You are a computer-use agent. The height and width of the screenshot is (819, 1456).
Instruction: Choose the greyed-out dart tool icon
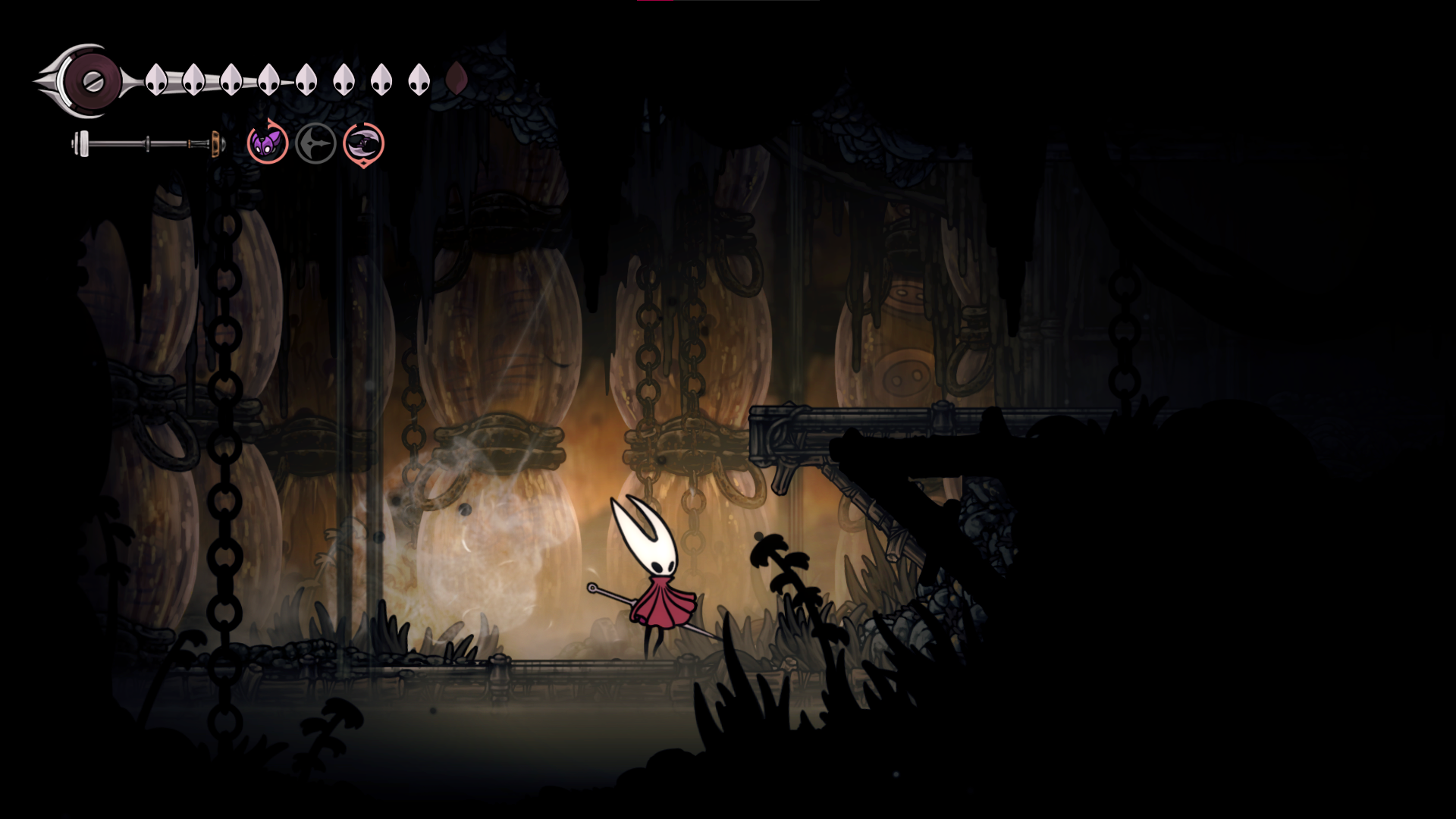tap(315, 143)
